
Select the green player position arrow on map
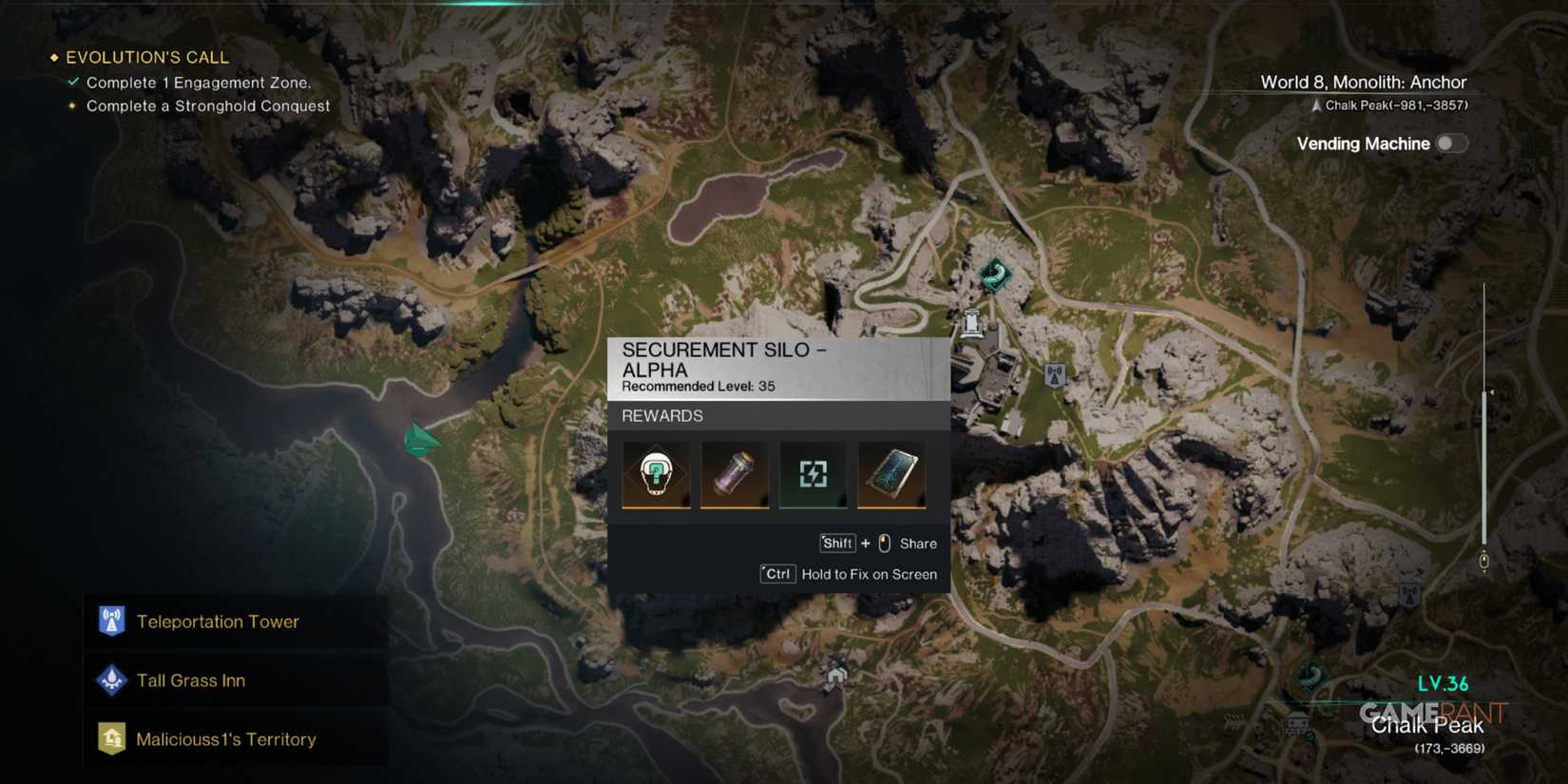pyautogui.click(x=421, y=439)
